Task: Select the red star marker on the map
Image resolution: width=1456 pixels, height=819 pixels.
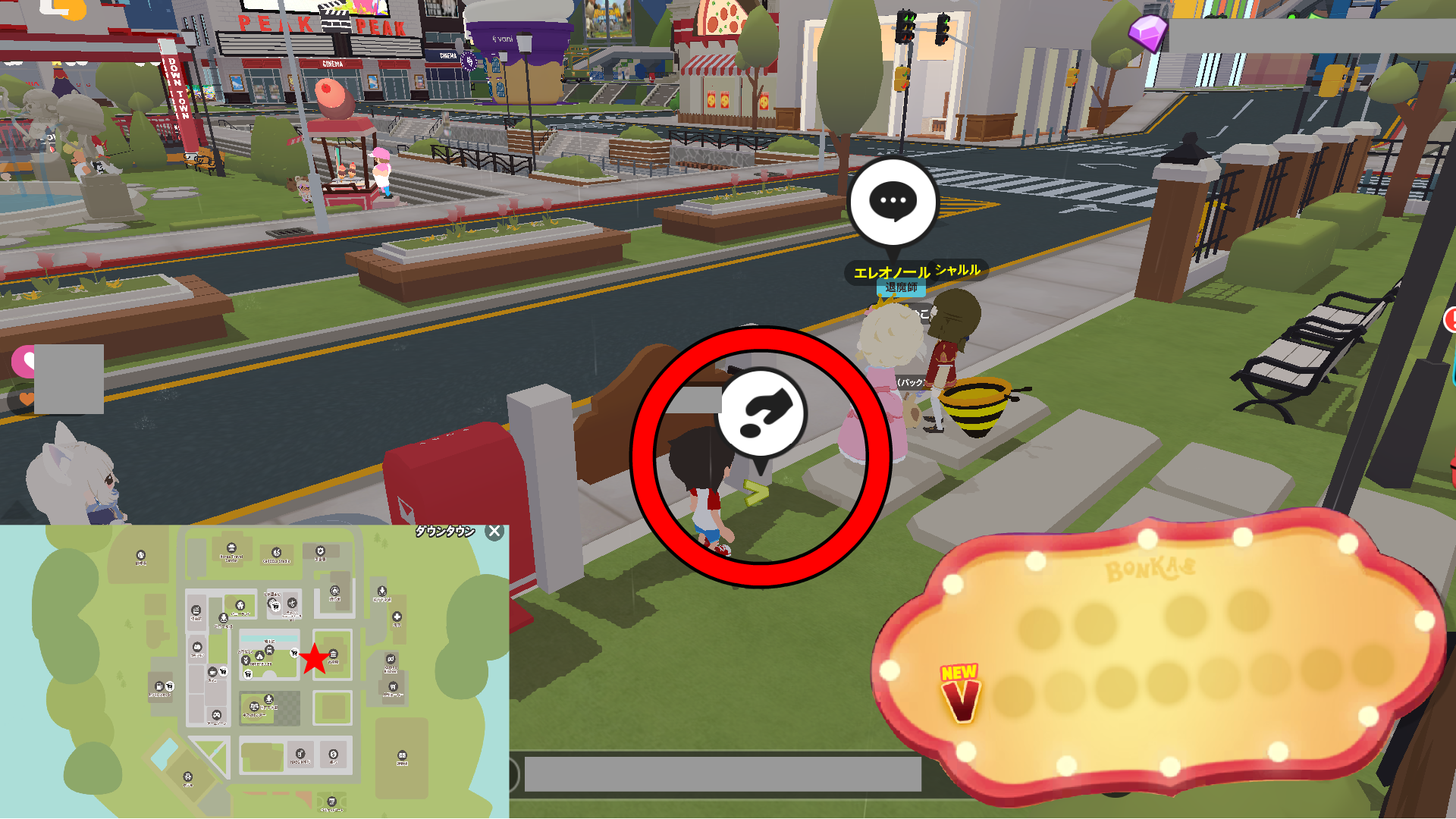Action: (314, 659)
